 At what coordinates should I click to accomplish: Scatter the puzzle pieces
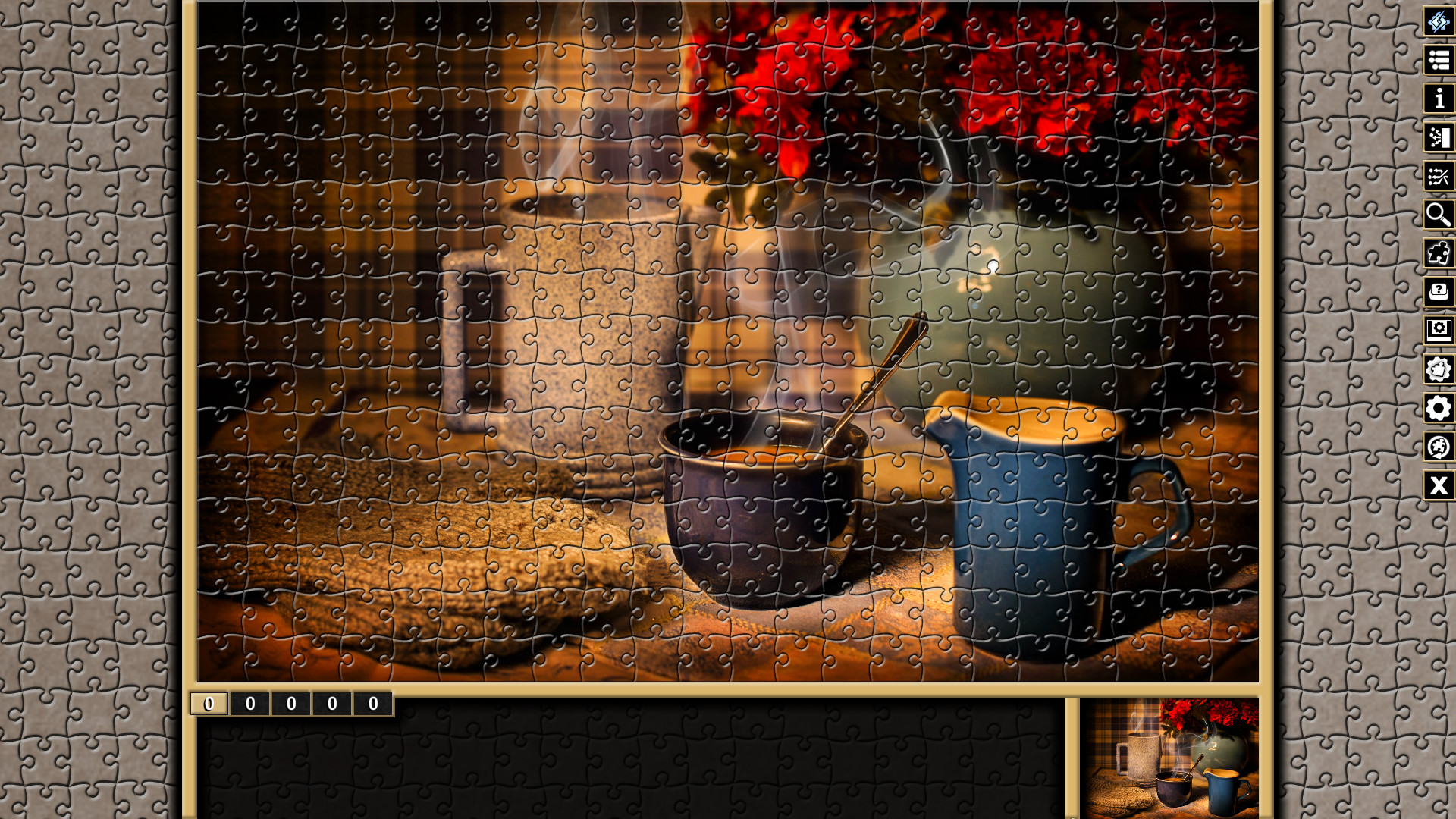click(x=1439, y=176)
